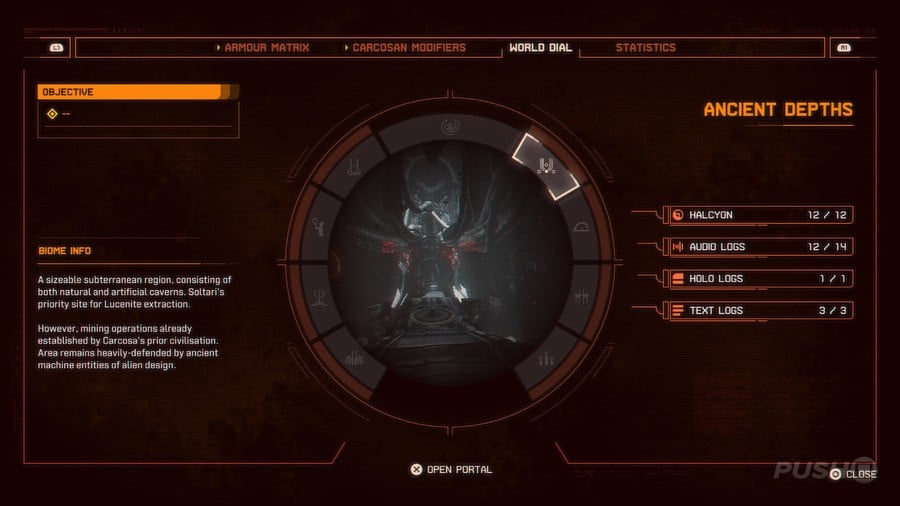Click the Open Portal prompt
This screenshot has height=506, width=900.
tap(451, 469)
